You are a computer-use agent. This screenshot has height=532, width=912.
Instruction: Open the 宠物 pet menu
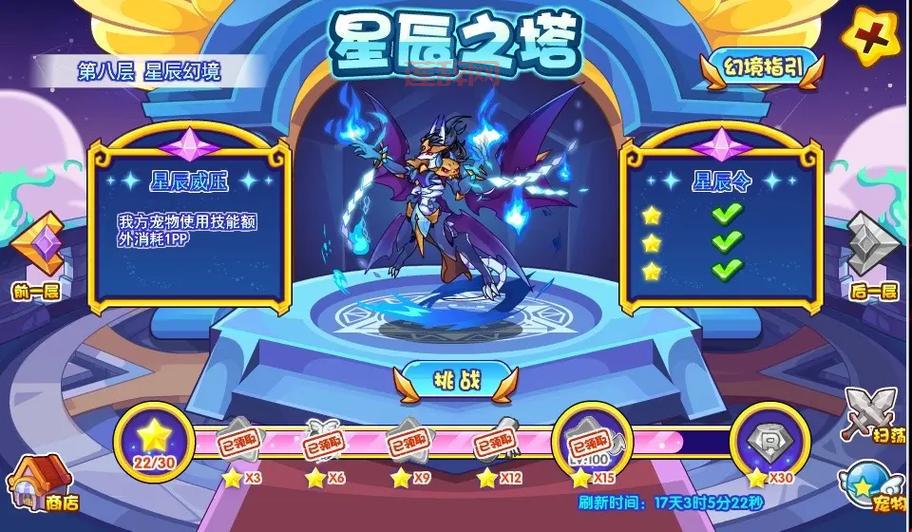(874, 486)
